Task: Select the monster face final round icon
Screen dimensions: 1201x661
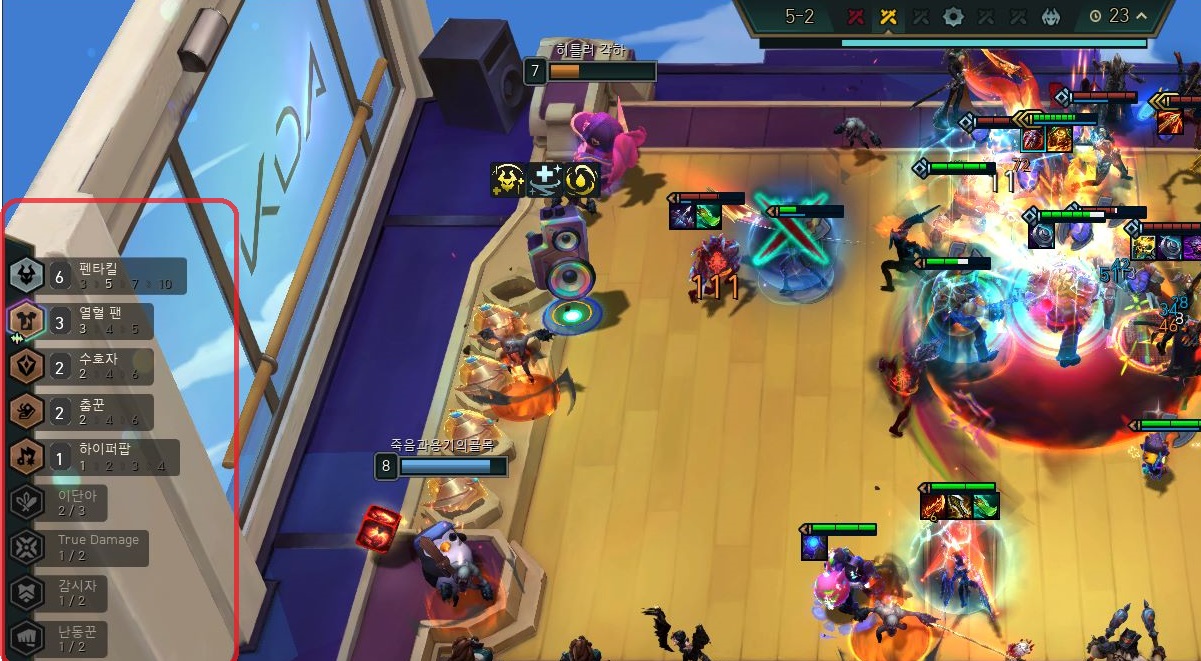Action: [1051, 16]
